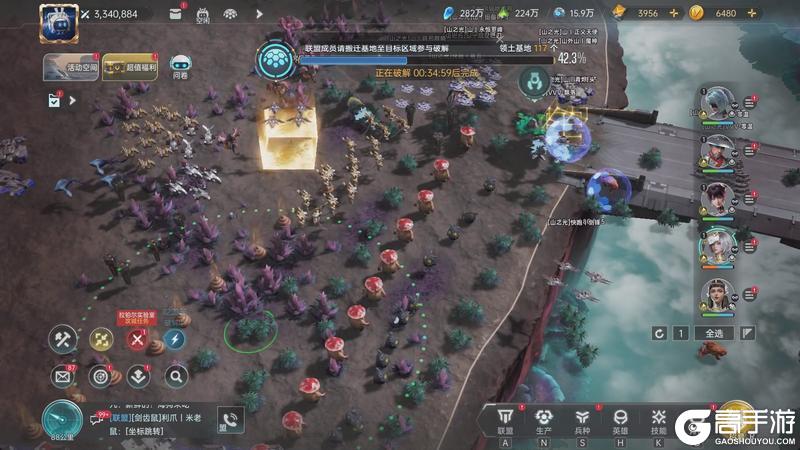Screen dimensions: 800x450
Task: Open the hammer and wrench build menu
Action: coord(63,340)
